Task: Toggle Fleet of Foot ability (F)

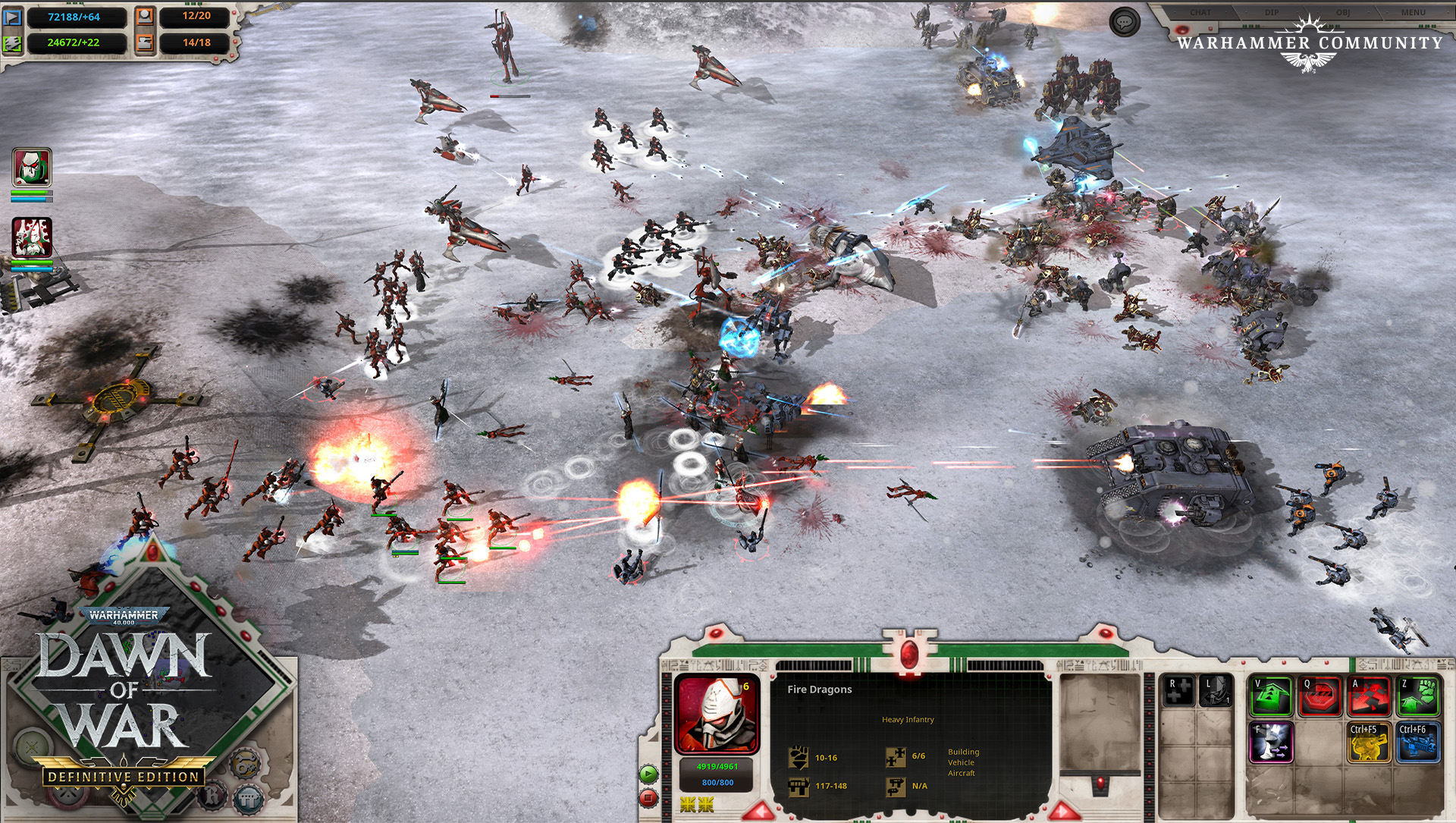Action: click(1271, 742)
